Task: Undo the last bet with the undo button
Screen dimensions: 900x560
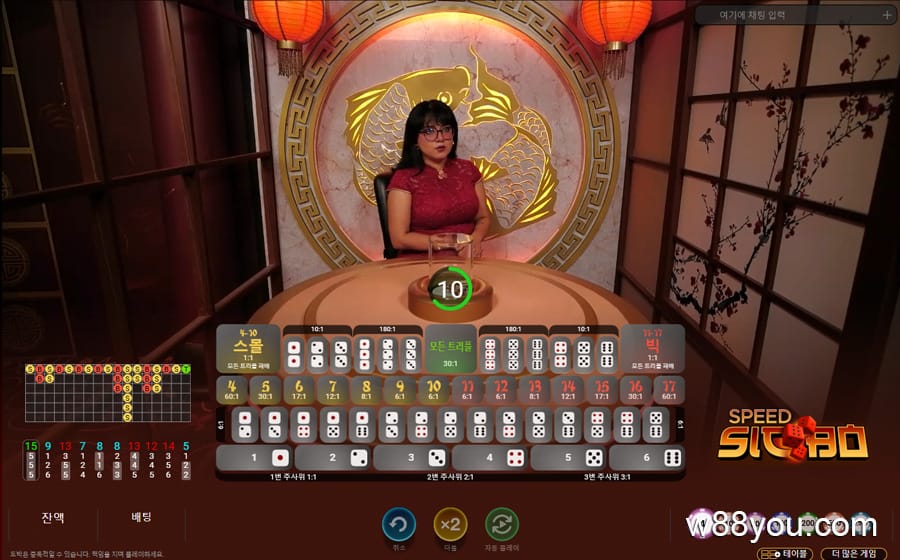Action: 399,524
